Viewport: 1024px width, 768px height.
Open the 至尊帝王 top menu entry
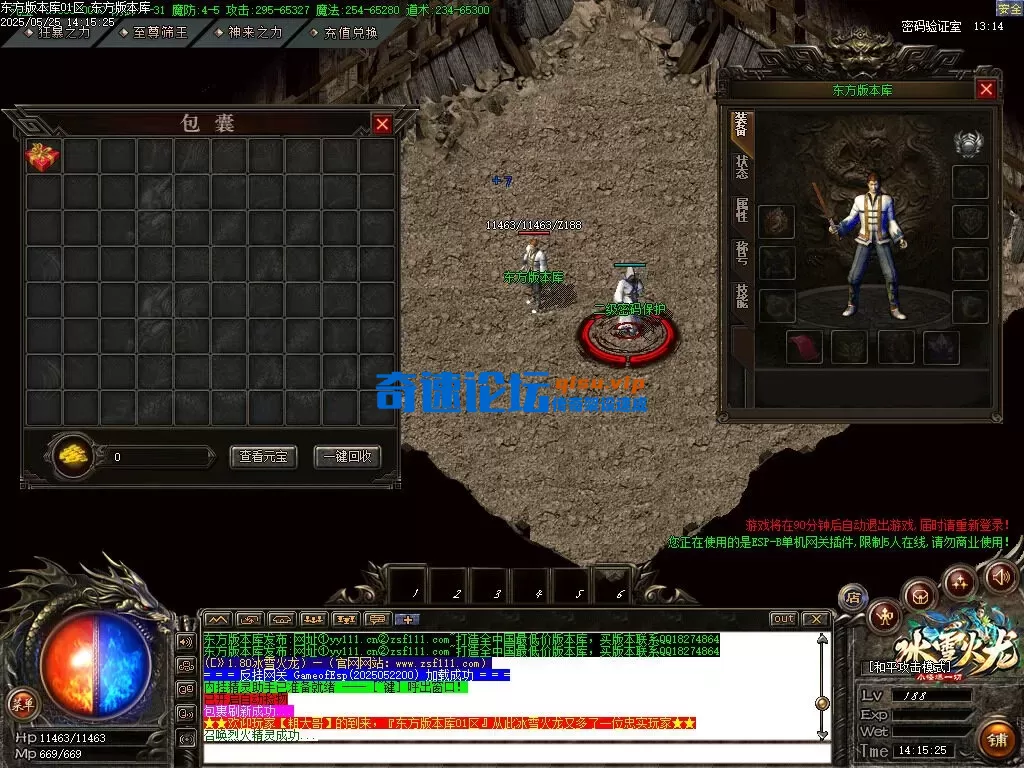pos(160,32)
